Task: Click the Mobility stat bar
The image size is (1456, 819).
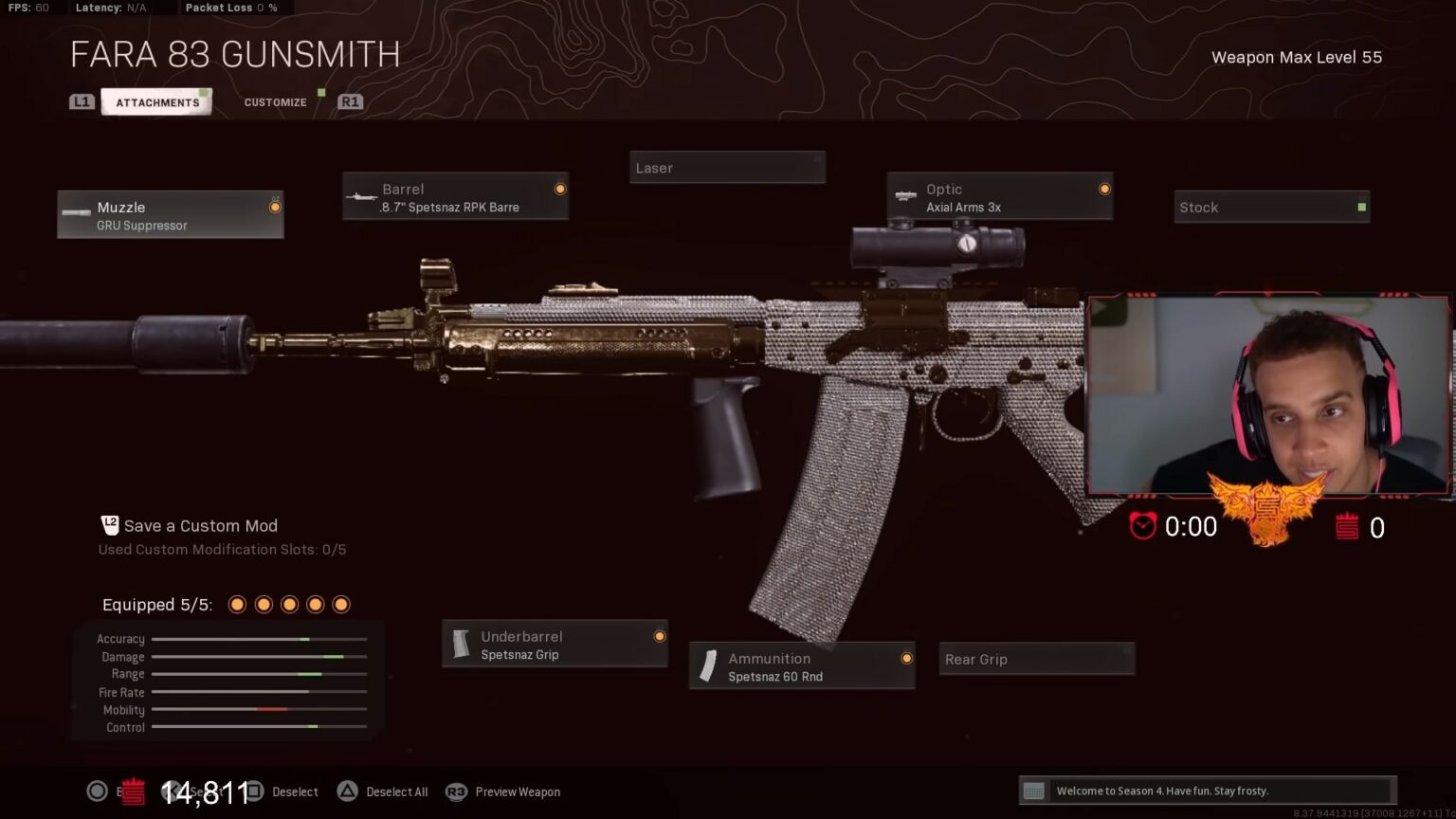Action: 259,709
